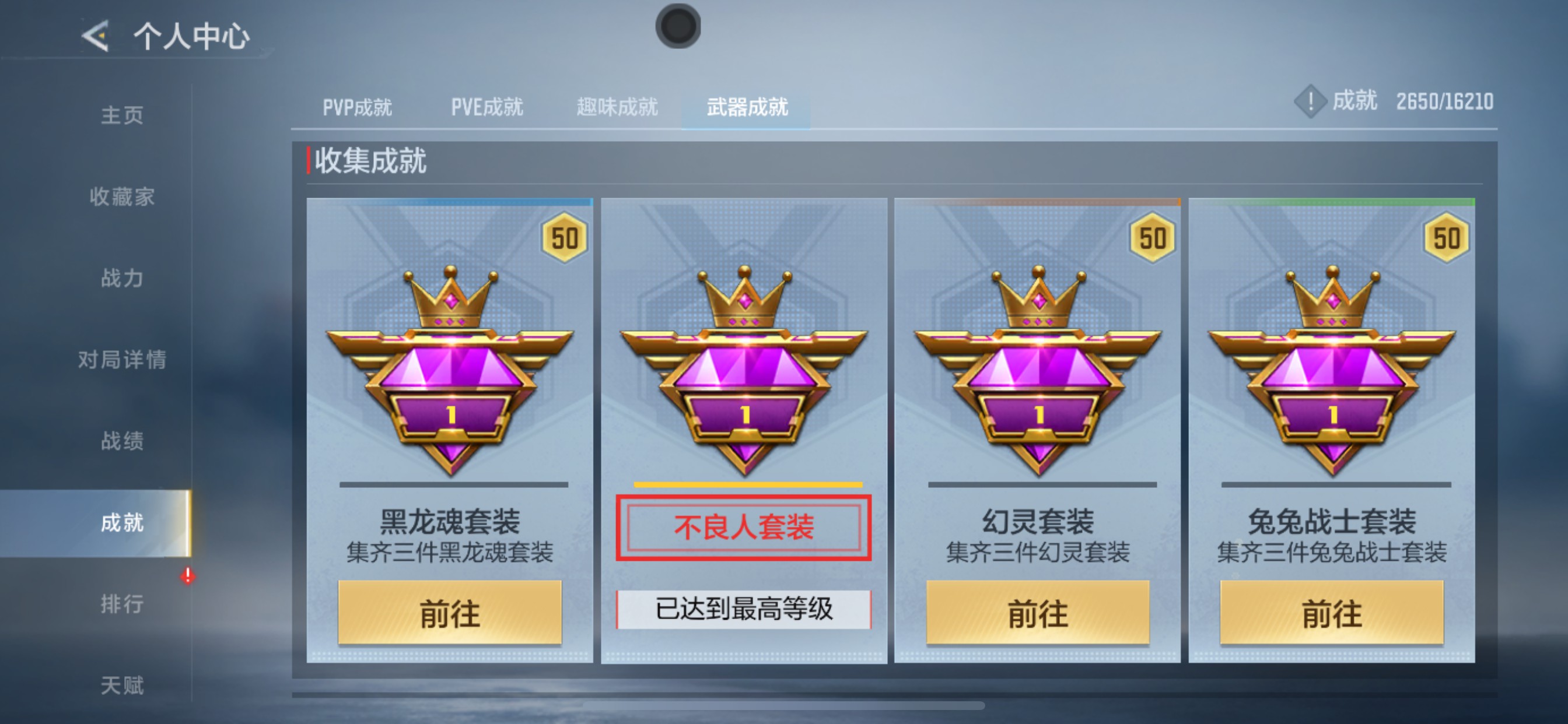Open the 趣味成就 tab
1568x724 pixels.
pyautogui.click(x=616, y=107)
